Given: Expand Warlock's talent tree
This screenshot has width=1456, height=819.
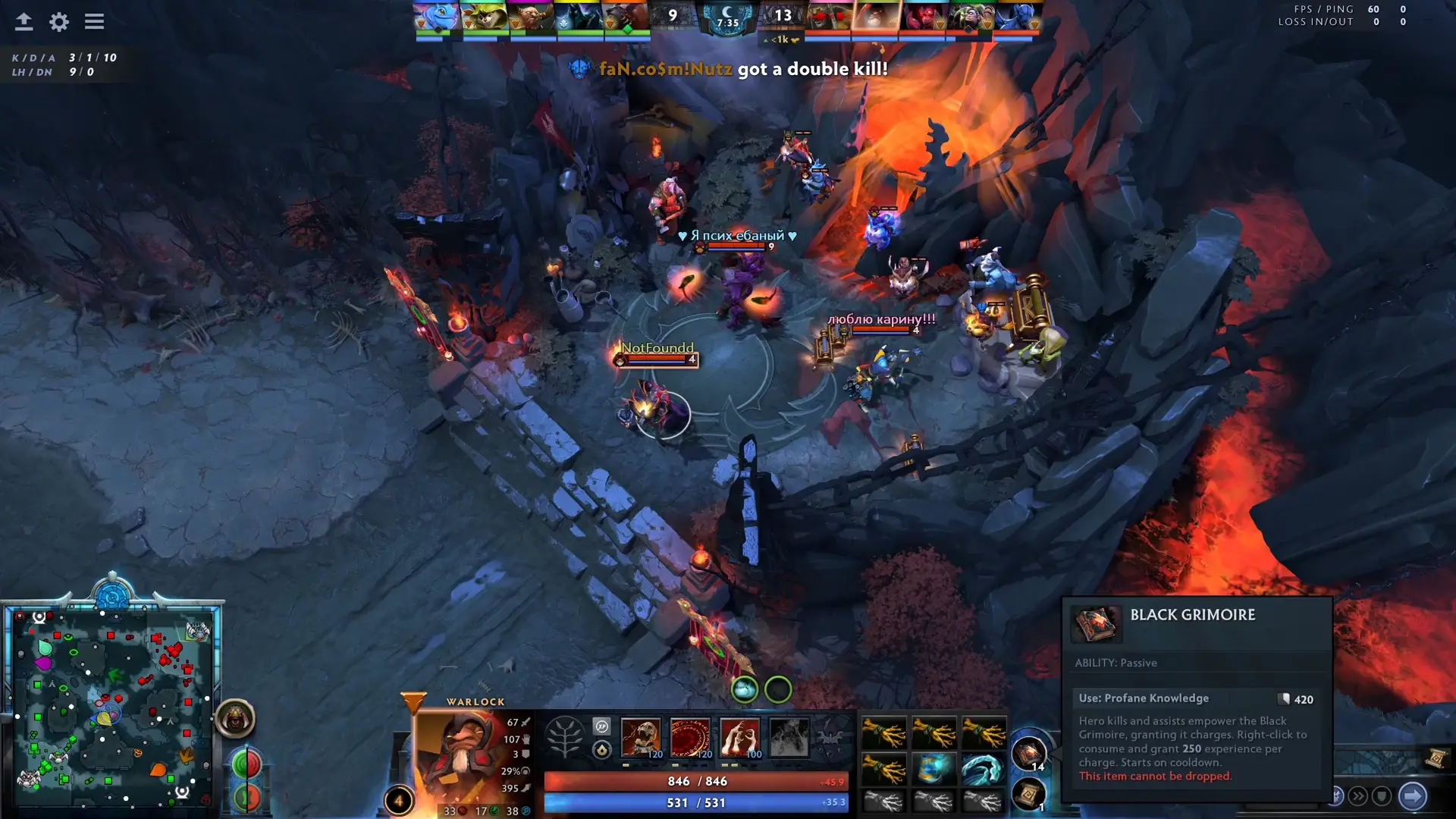Looking at the screenshot, I should (565, 736).
